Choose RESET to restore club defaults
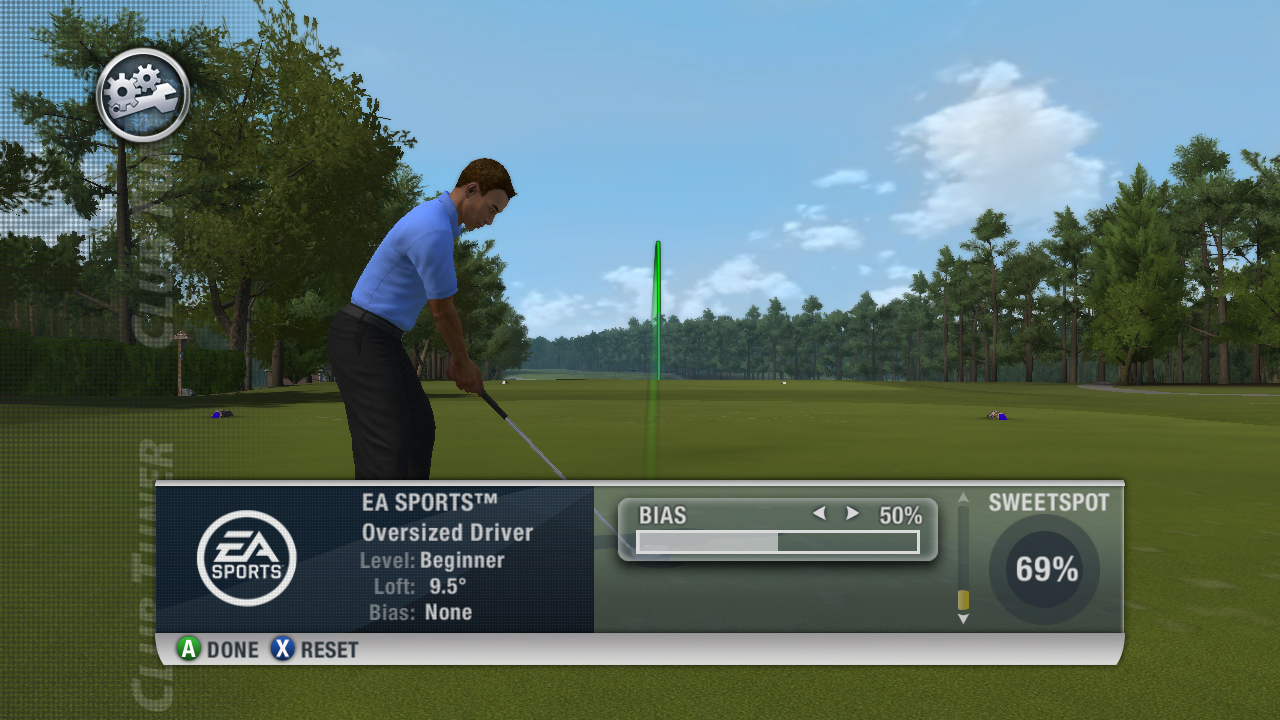 [314, 649]
